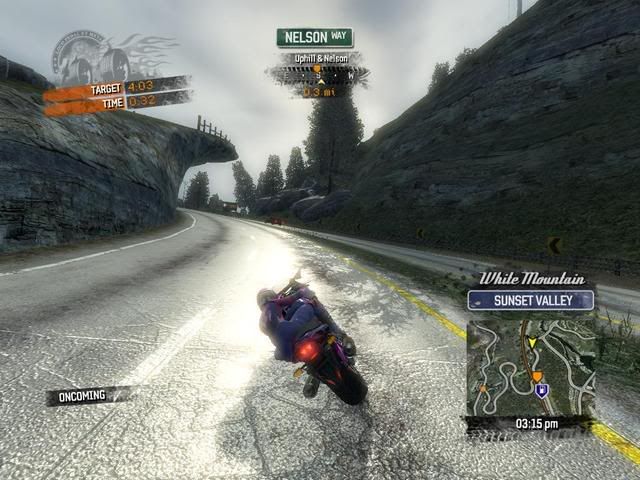Viewport: 640px width, 480px height.
Task: Select the Nelson Way street sign
Action: [x=314, y=38]
